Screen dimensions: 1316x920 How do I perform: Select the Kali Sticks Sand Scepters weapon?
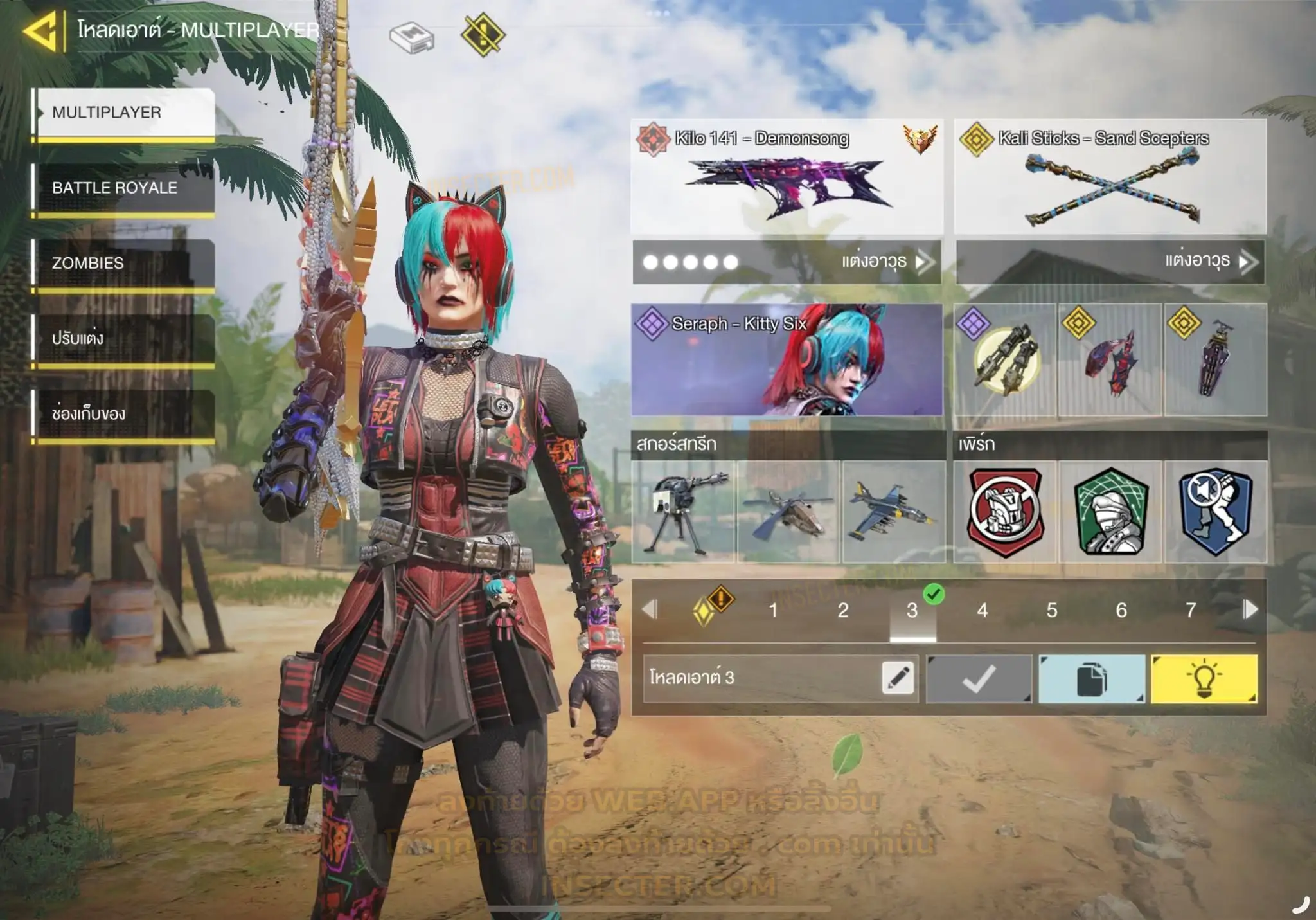click(1110, 177)
